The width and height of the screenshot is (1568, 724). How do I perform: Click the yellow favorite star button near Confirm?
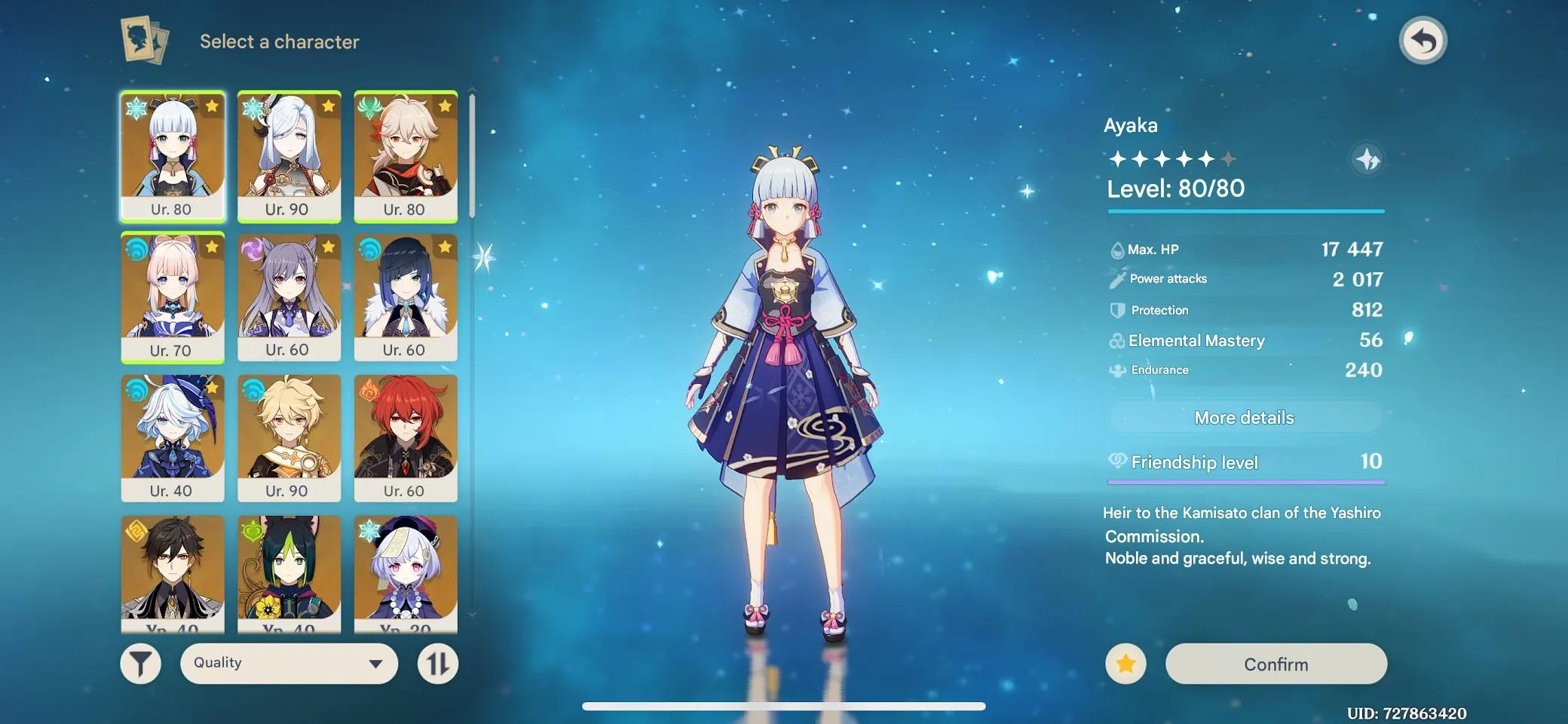[x=1125, y=664]
